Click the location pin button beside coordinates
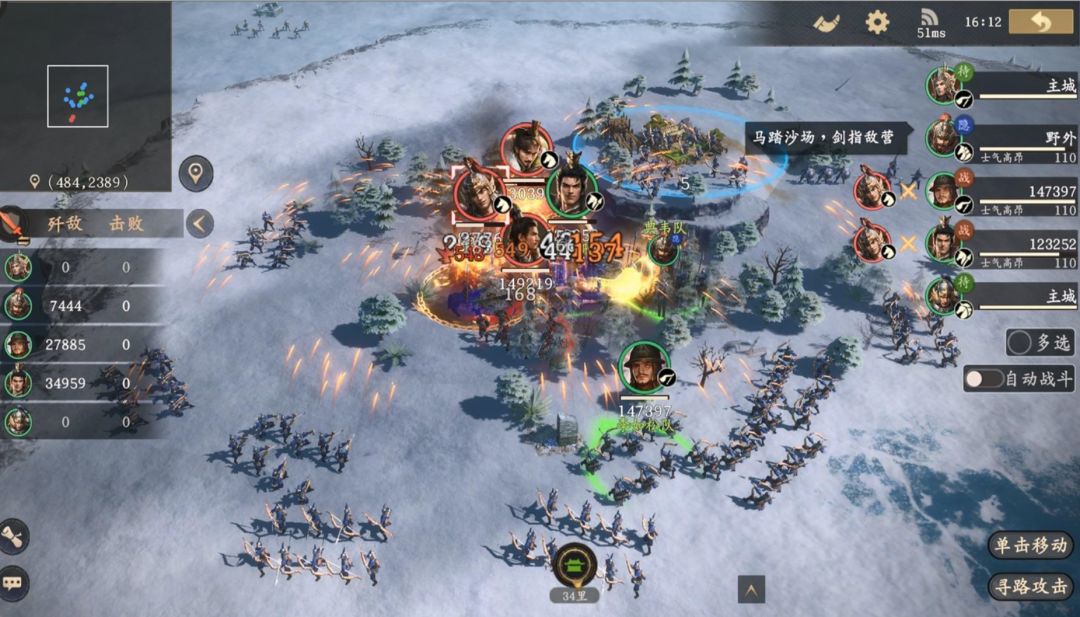1080x617 pixels. click(196, 173)
